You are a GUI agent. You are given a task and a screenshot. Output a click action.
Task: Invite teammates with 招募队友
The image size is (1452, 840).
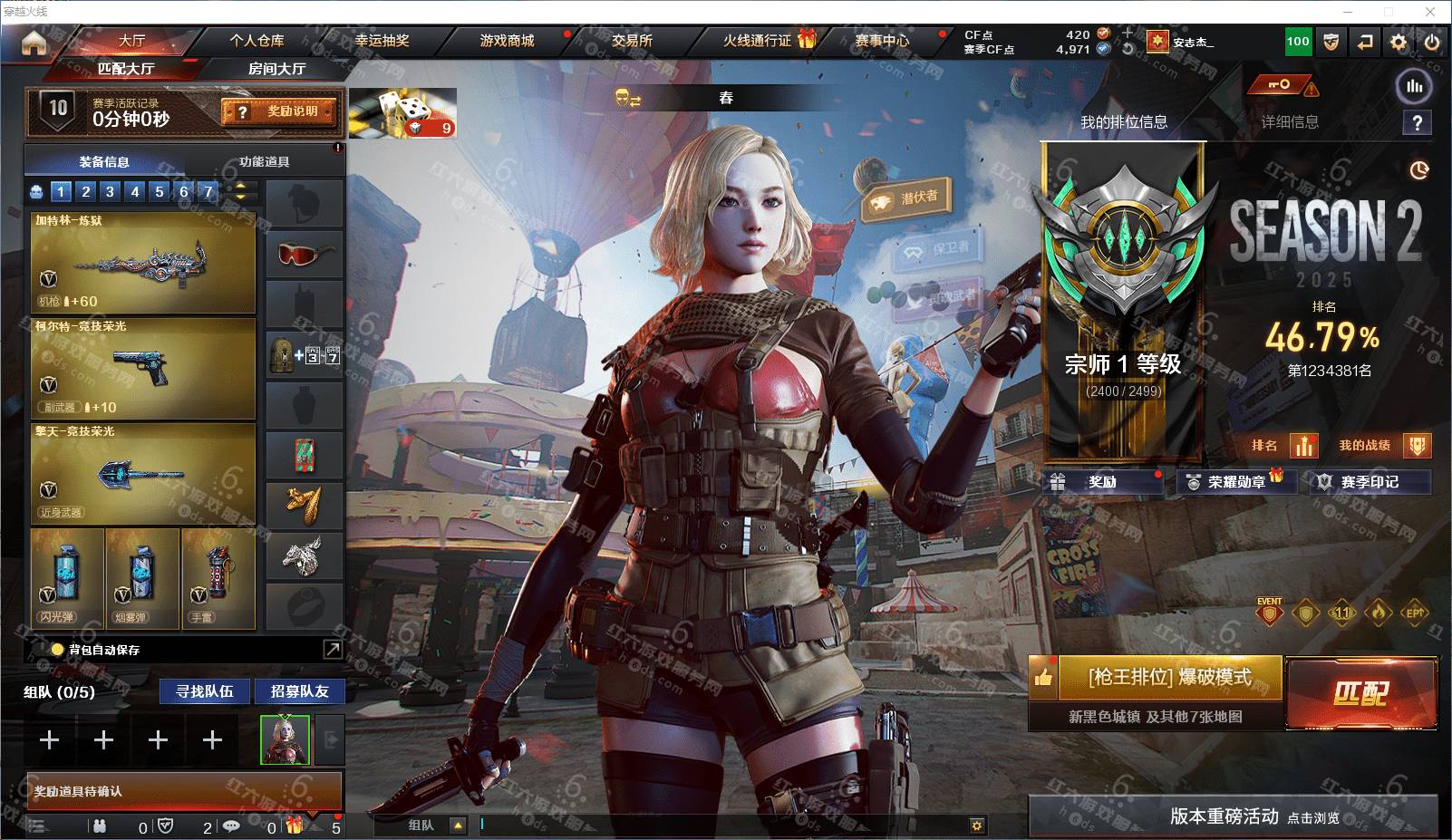[x=299, y=691]
